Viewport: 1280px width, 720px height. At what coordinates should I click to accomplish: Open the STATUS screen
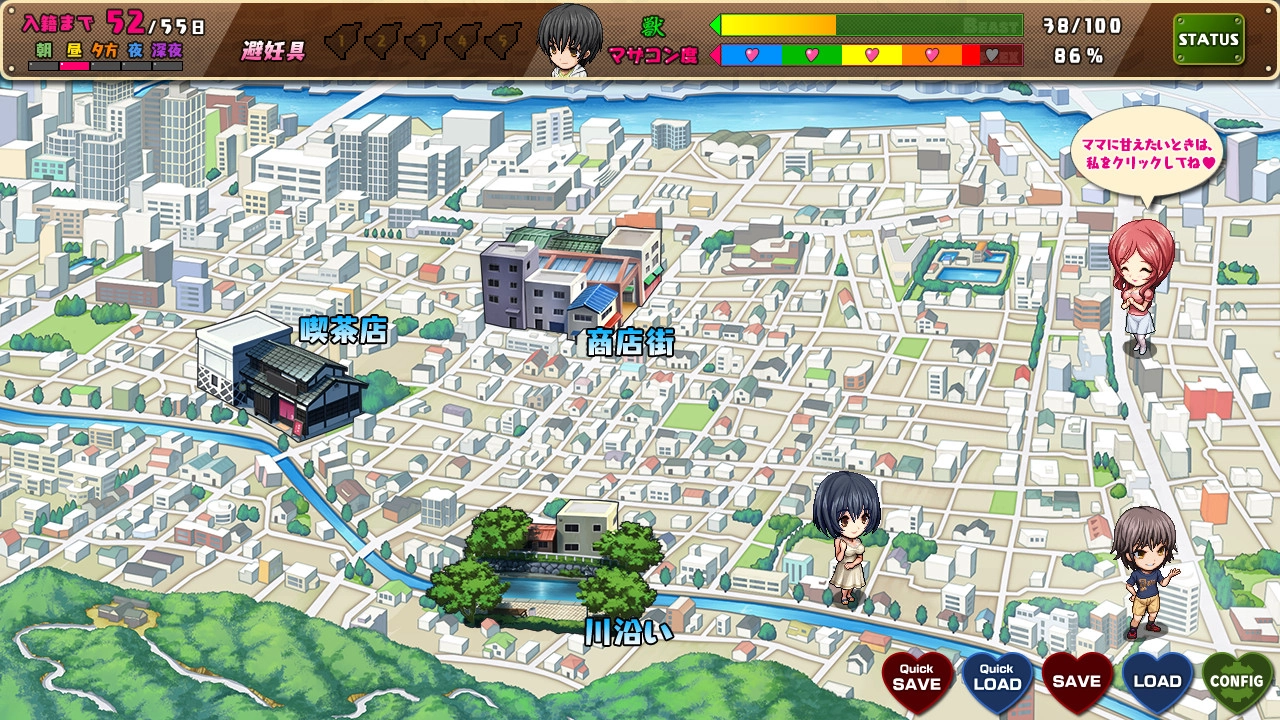click(x=1208, y=40)
